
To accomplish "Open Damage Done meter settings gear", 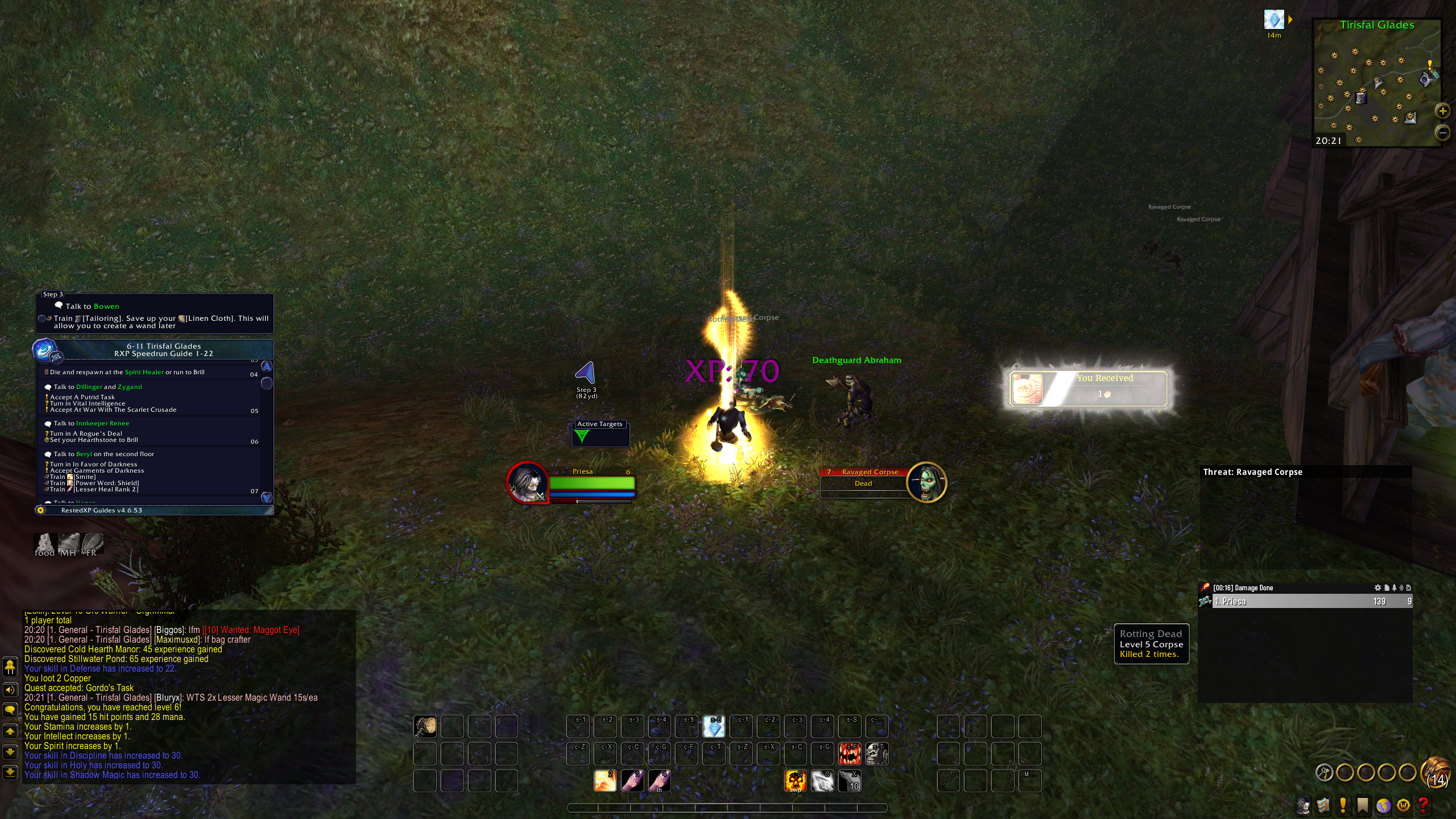I will tap(1378, 588).
